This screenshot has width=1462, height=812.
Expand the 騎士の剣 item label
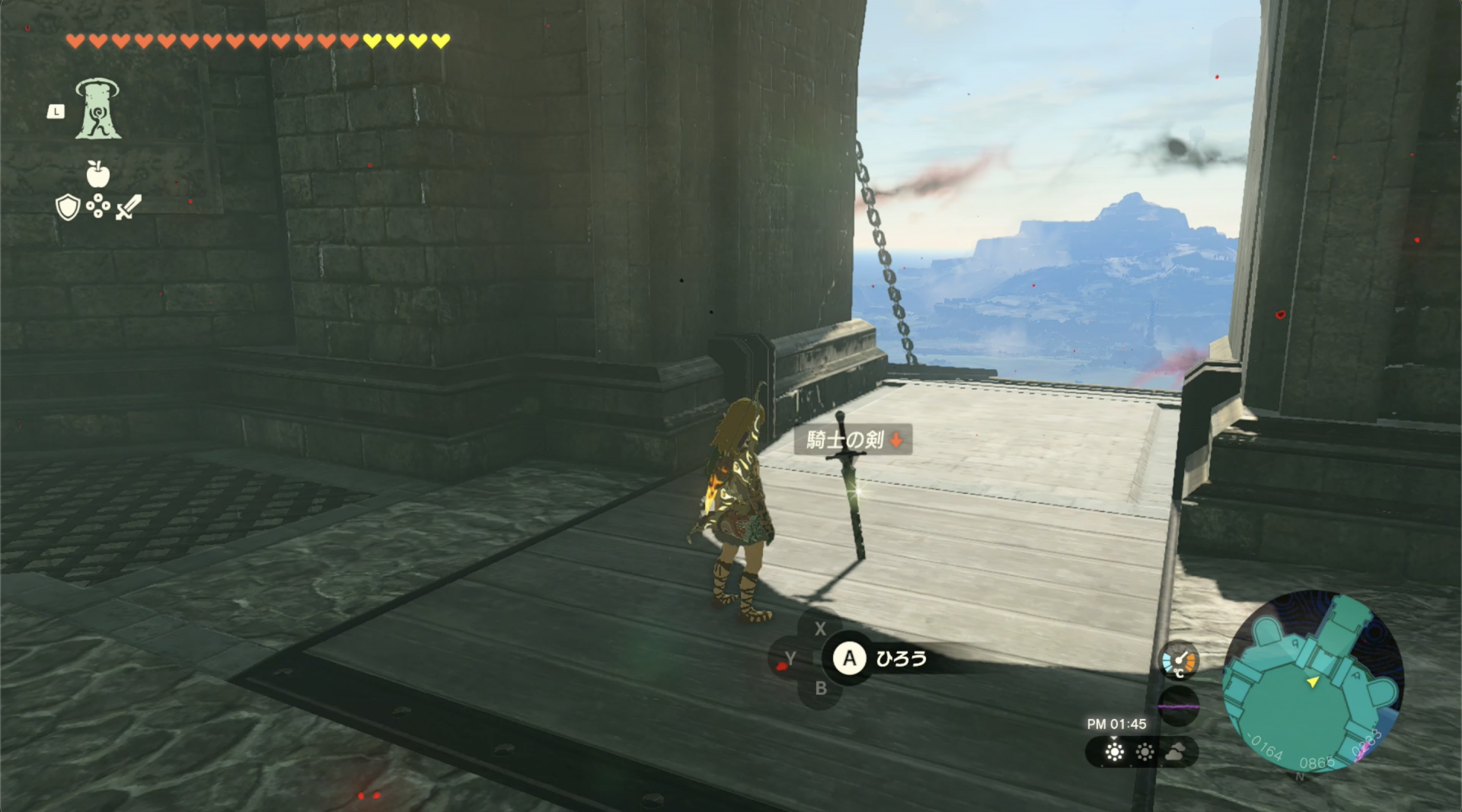coord(844,440)
